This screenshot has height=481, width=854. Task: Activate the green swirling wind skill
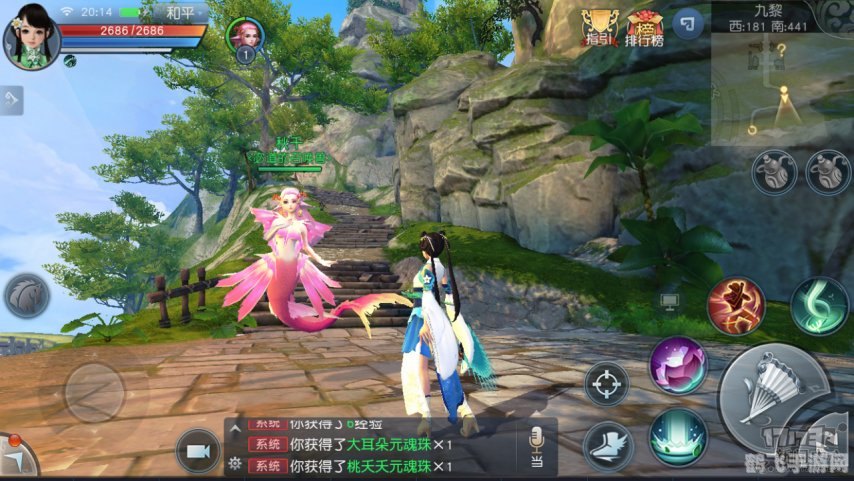click(819, 305)
